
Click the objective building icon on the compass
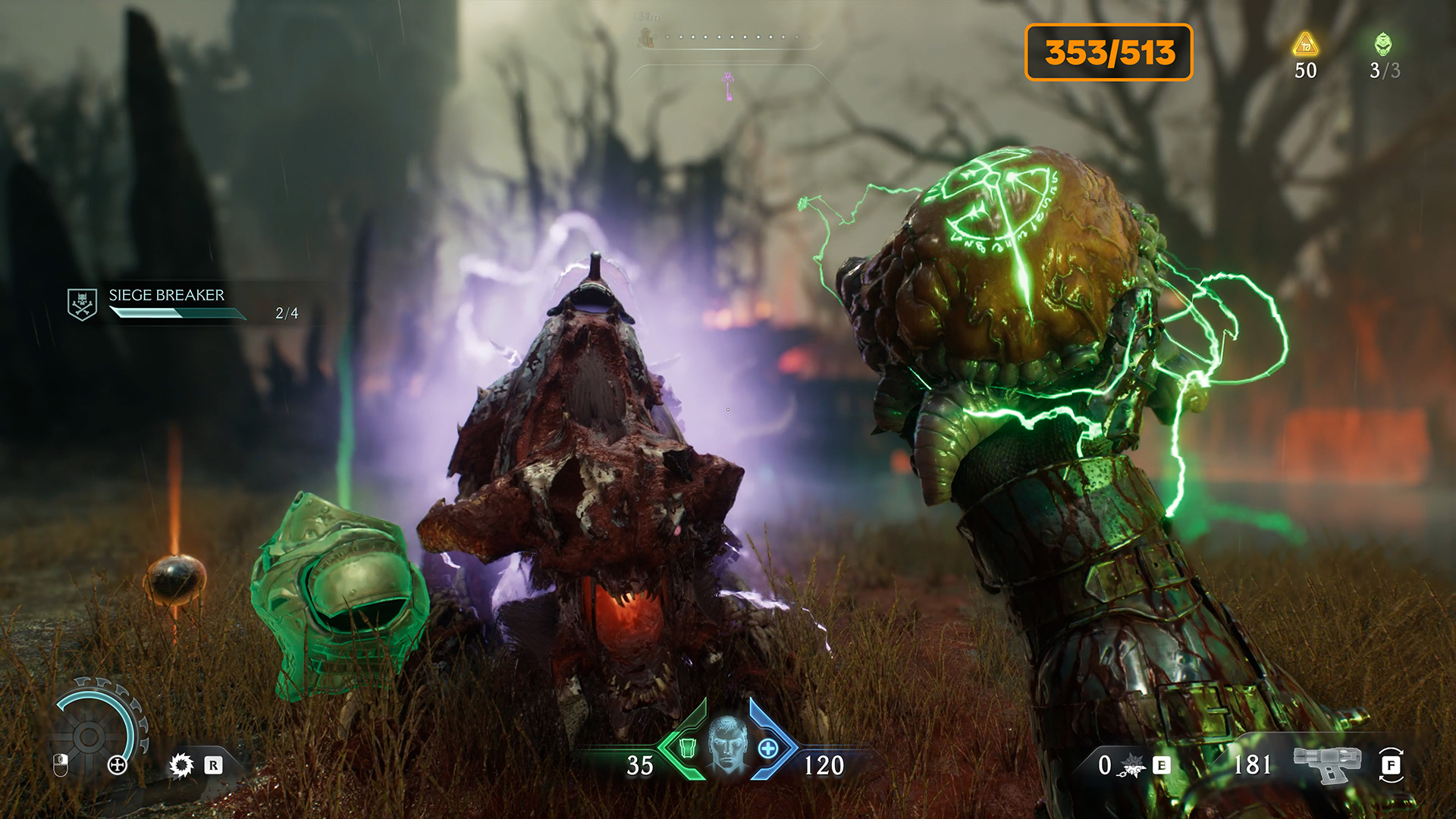pyautogui.click(x=646, y=36)
